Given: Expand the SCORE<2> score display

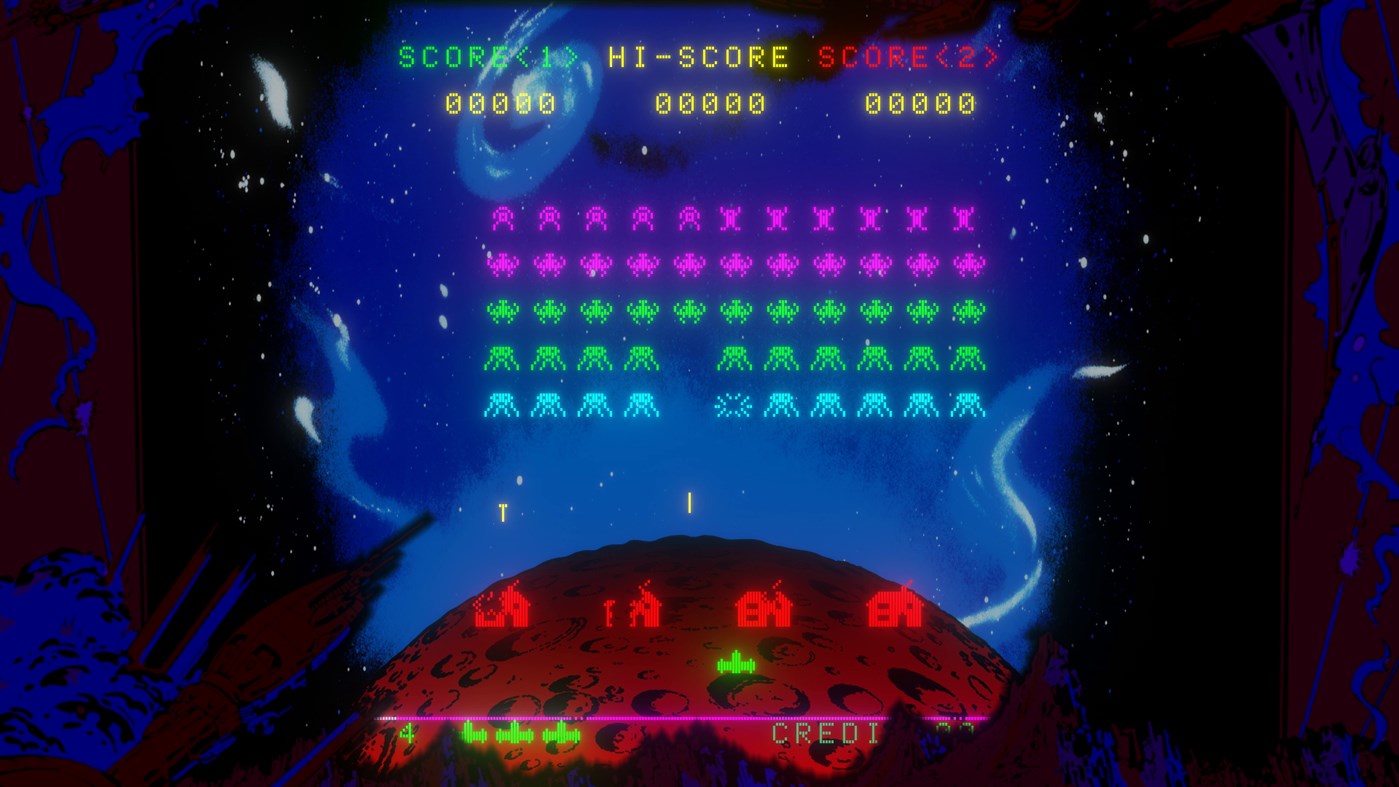Looking at the screenshot, I should (x=918, y=102).
